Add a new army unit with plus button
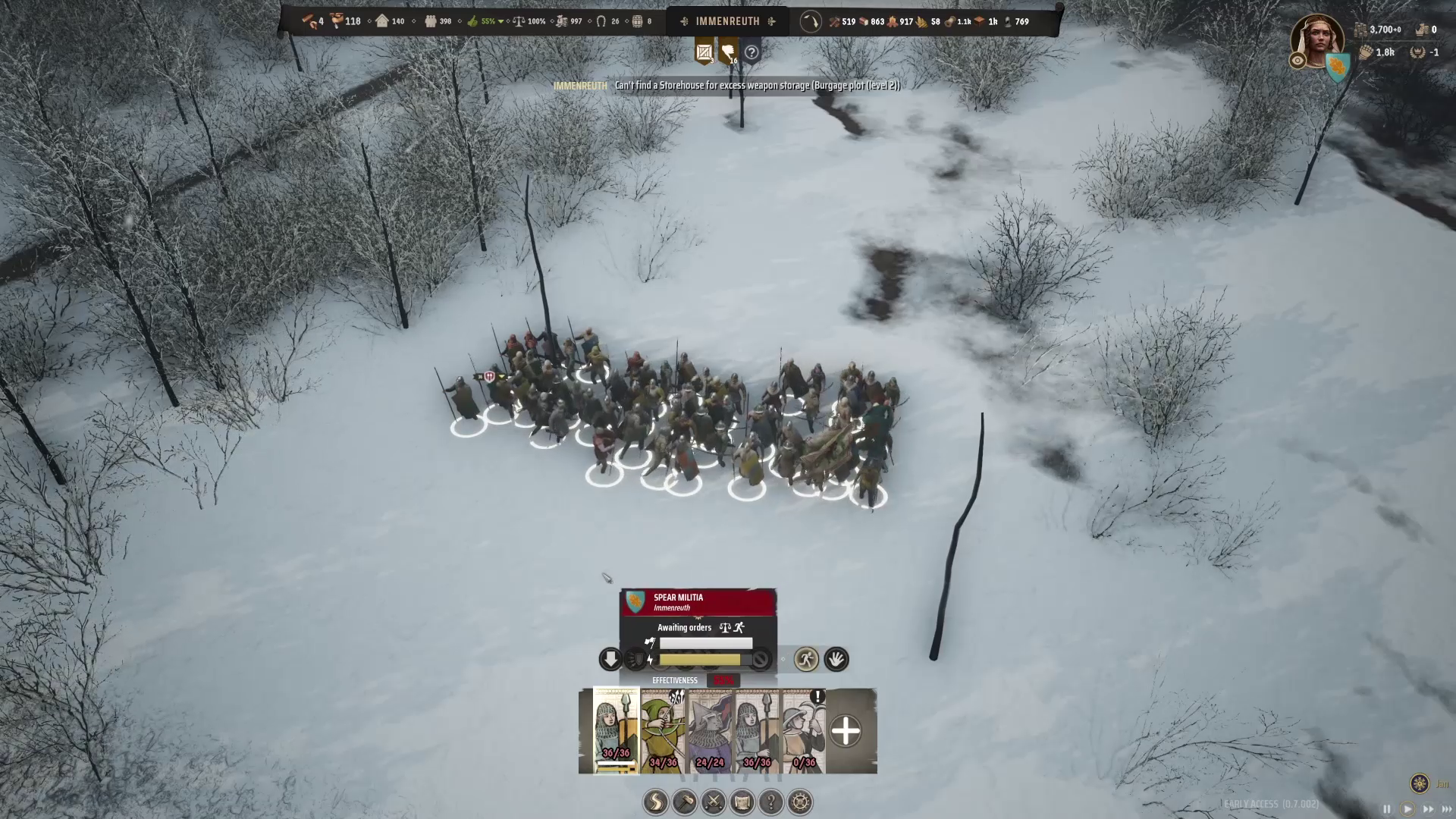1456x819 pixels. (x=846, y=731)
